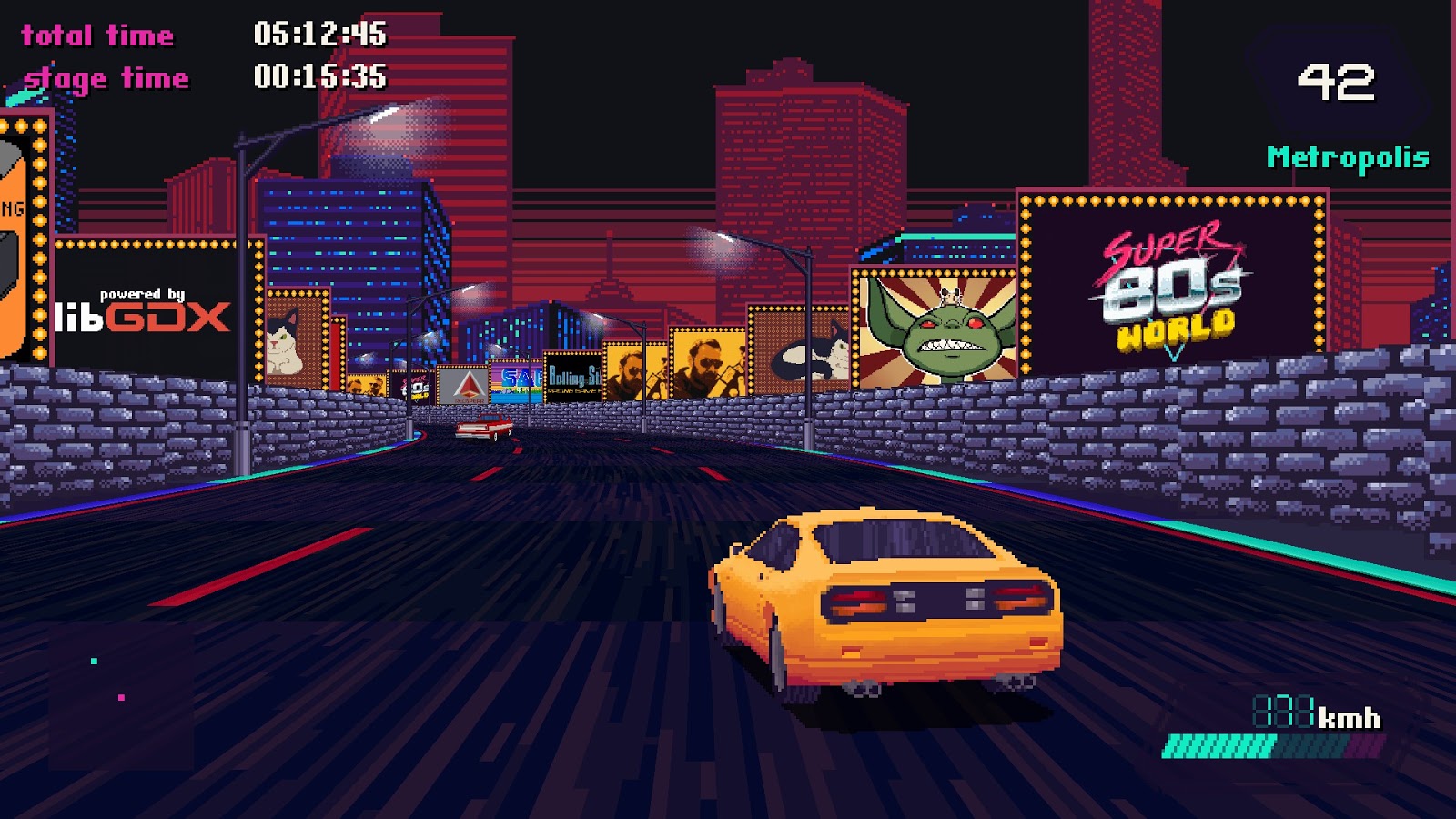Select the yellow player car

point(892,601)
